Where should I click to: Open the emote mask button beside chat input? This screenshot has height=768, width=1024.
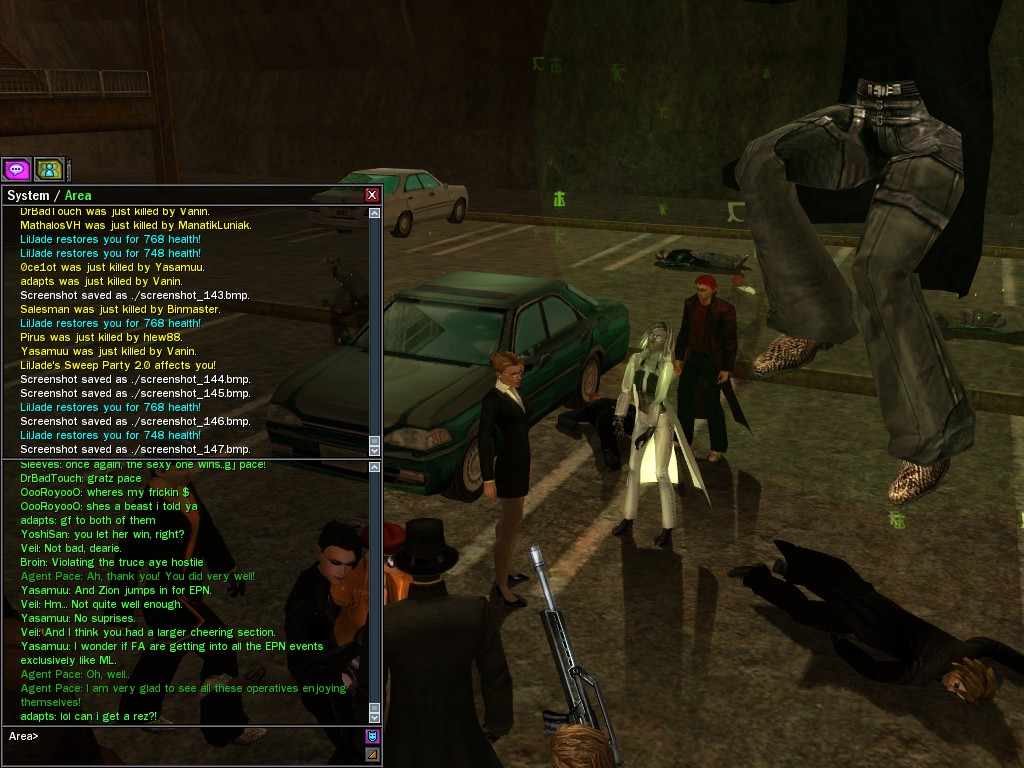pos(372,737)
